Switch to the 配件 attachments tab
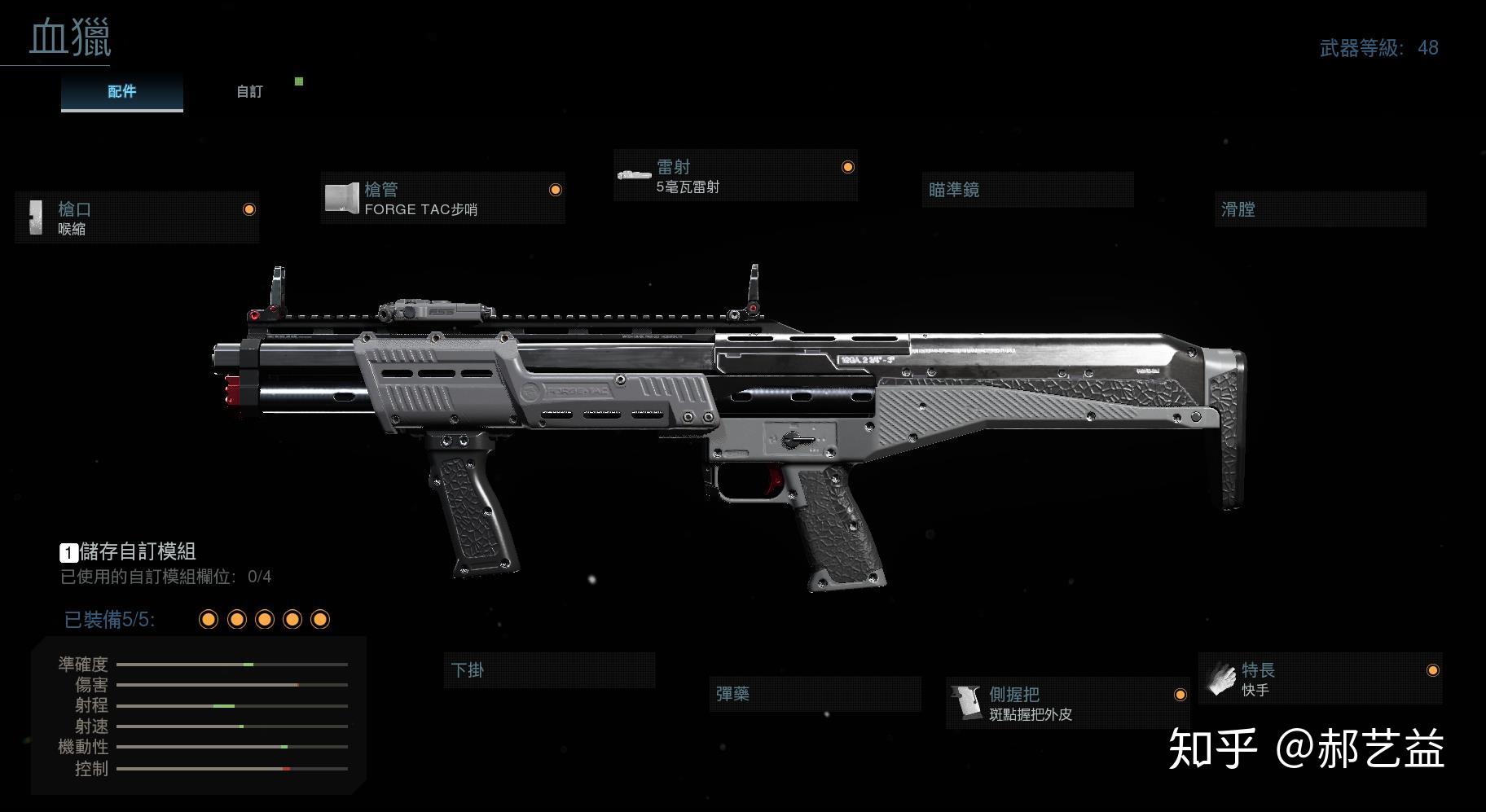This screenshot has height=812, width=1486. (121, 91)
